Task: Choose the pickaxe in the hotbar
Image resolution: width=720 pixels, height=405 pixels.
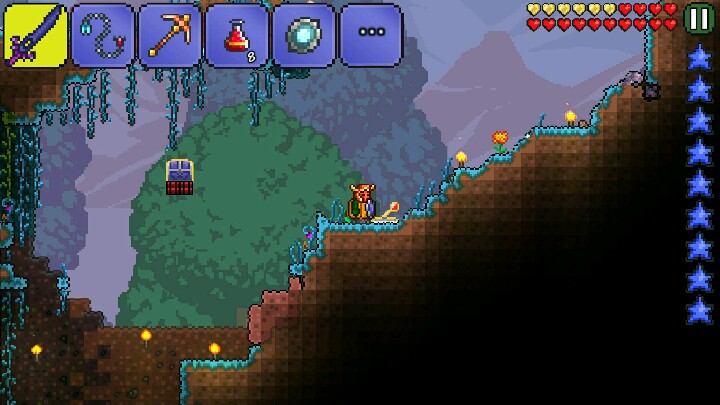Action: coord(169,35)
